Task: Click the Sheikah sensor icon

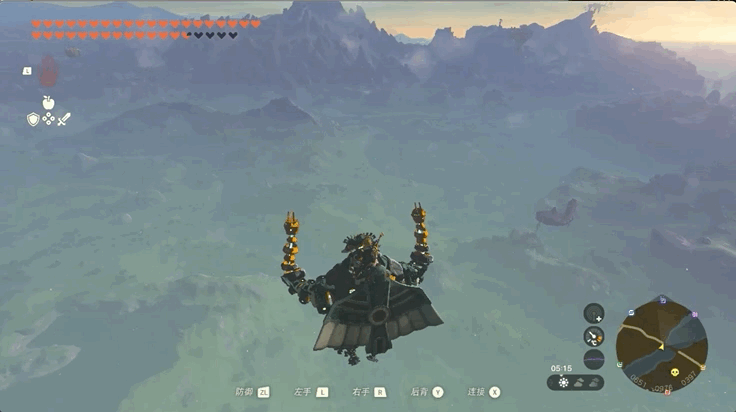Action: (594, 313)
